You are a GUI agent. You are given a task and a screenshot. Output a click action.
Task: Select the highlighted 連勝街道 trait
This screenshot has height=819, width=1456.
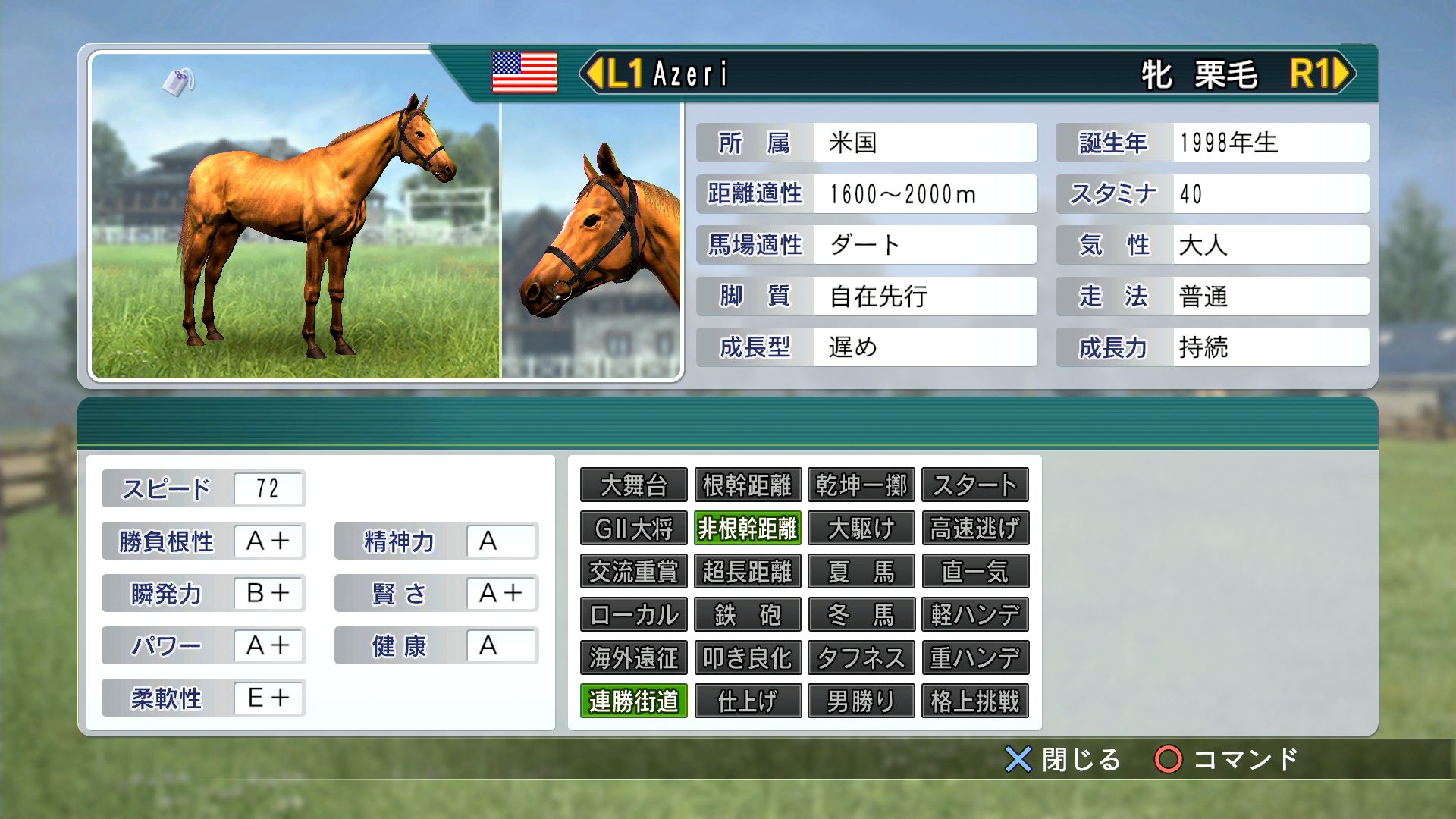[x=633, y=701]
